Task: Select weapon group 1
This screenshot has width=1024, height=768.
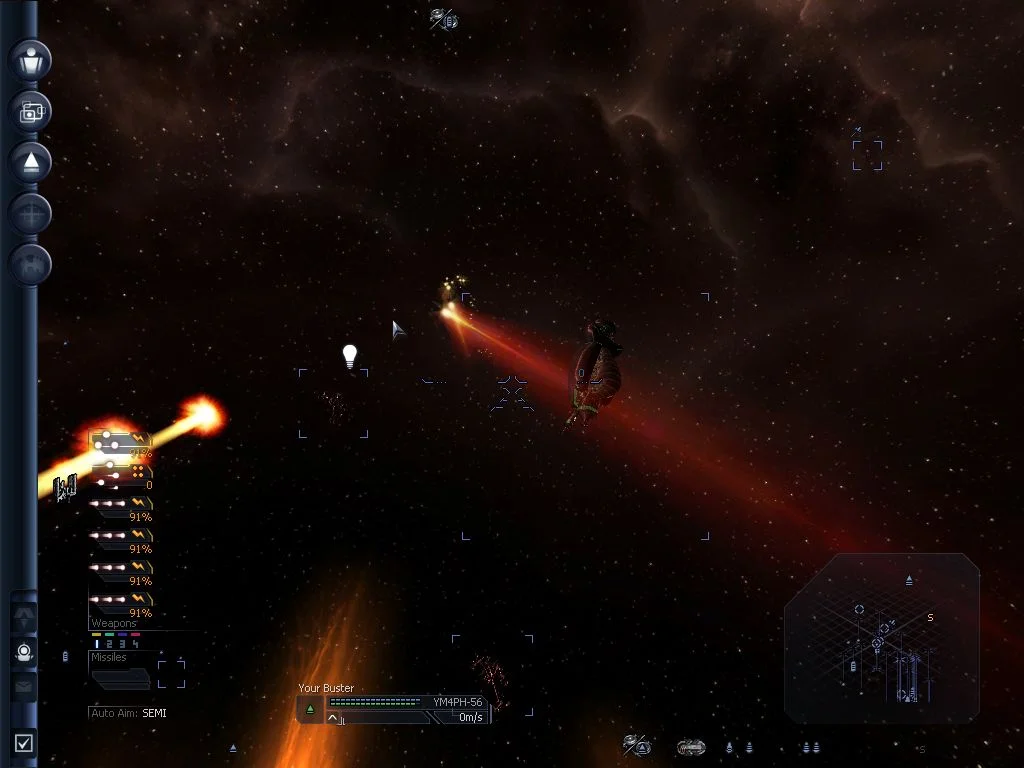Action: tap(96, 644)
